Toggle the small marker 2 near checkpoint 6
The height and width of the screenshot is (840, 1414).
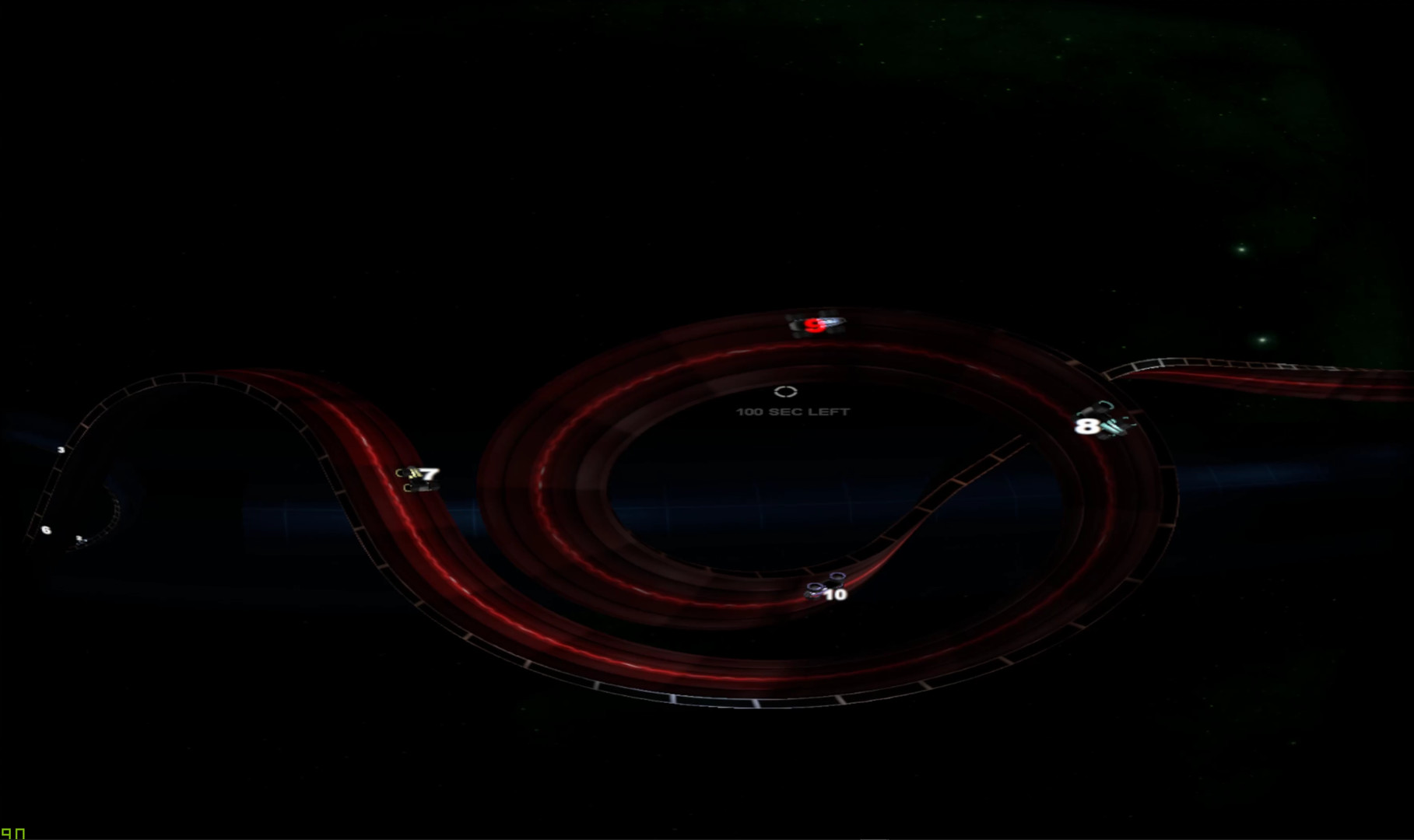click(79, 539)
